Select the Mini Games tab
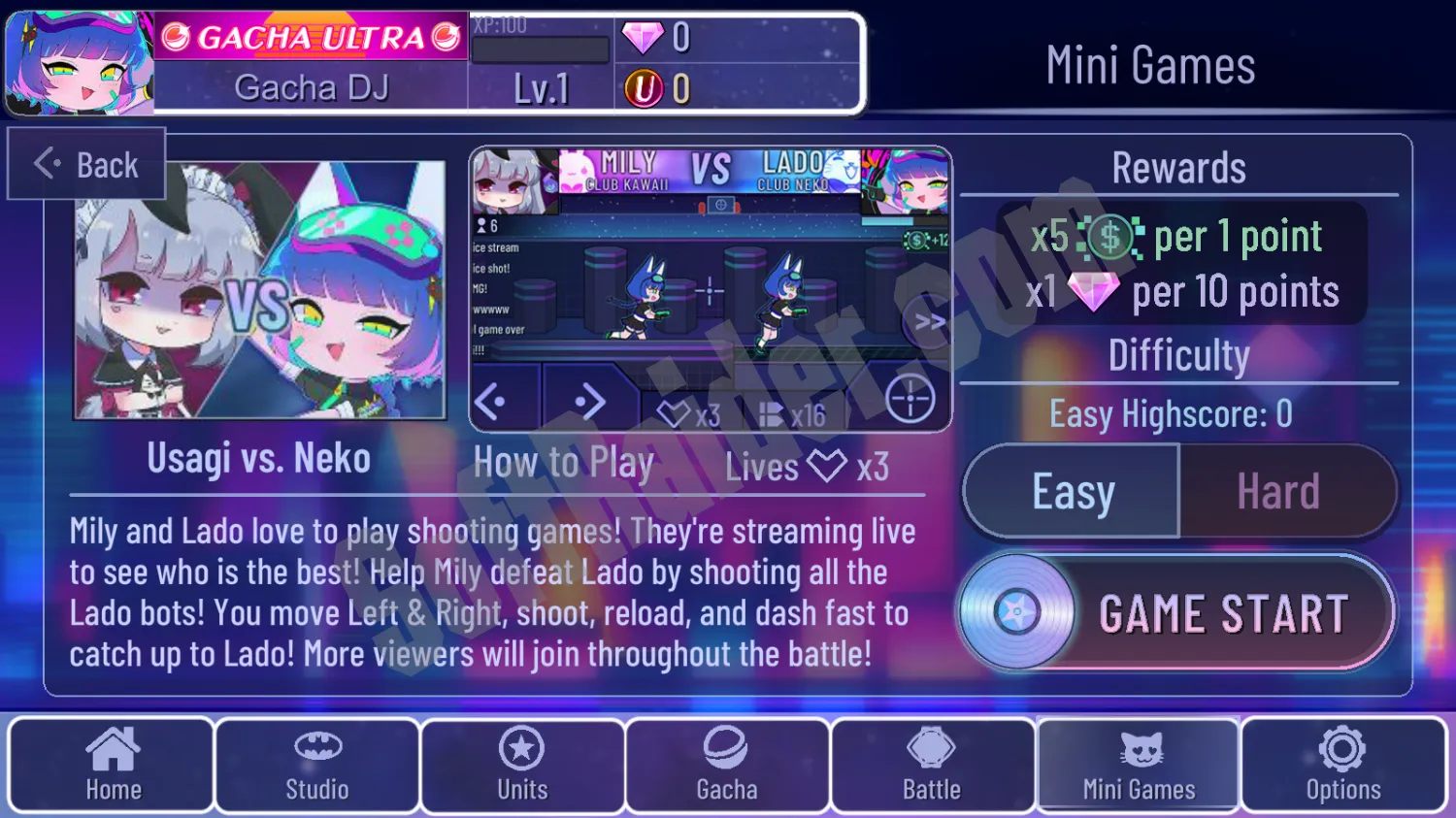This screenshot has height=818, width=1456. pyautogui.click(x=1139, y=765)
